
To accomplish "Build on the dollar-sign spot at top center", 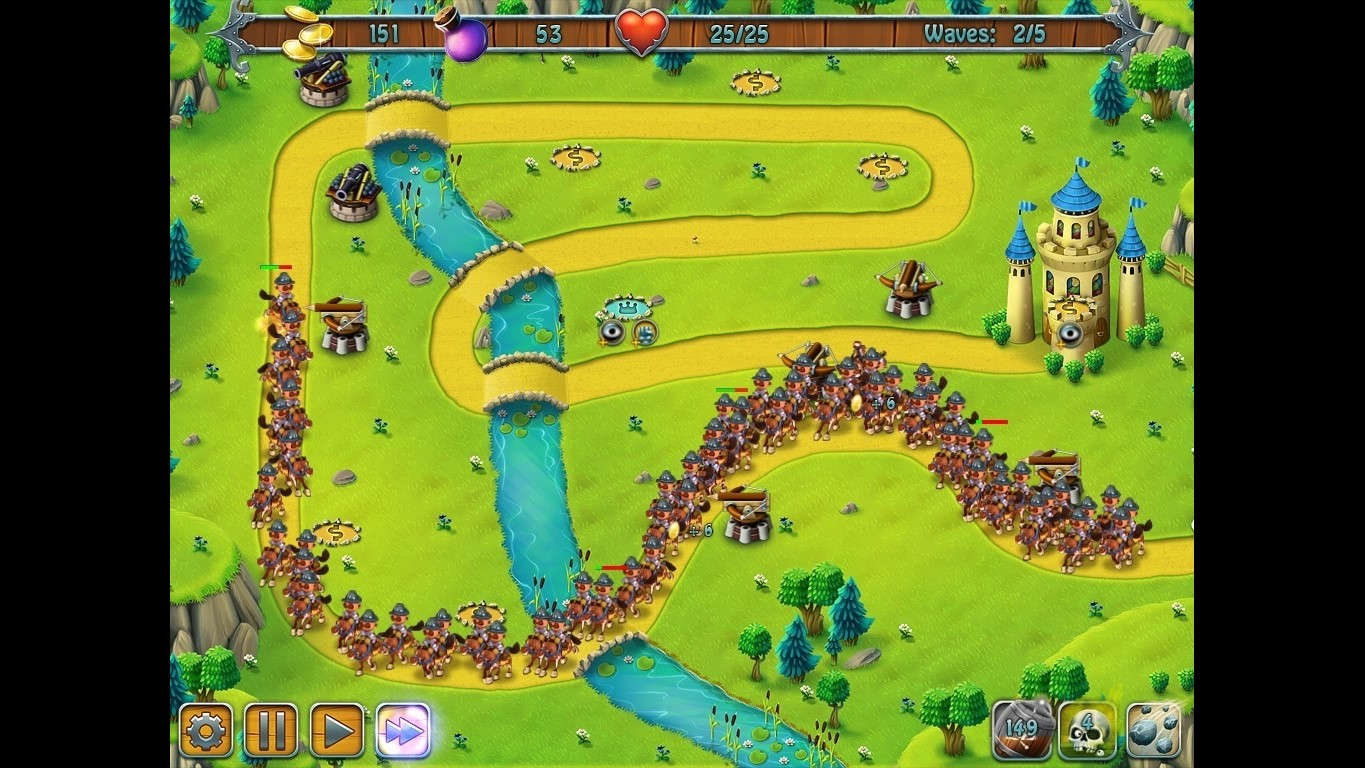I will (x=754, y=80).
